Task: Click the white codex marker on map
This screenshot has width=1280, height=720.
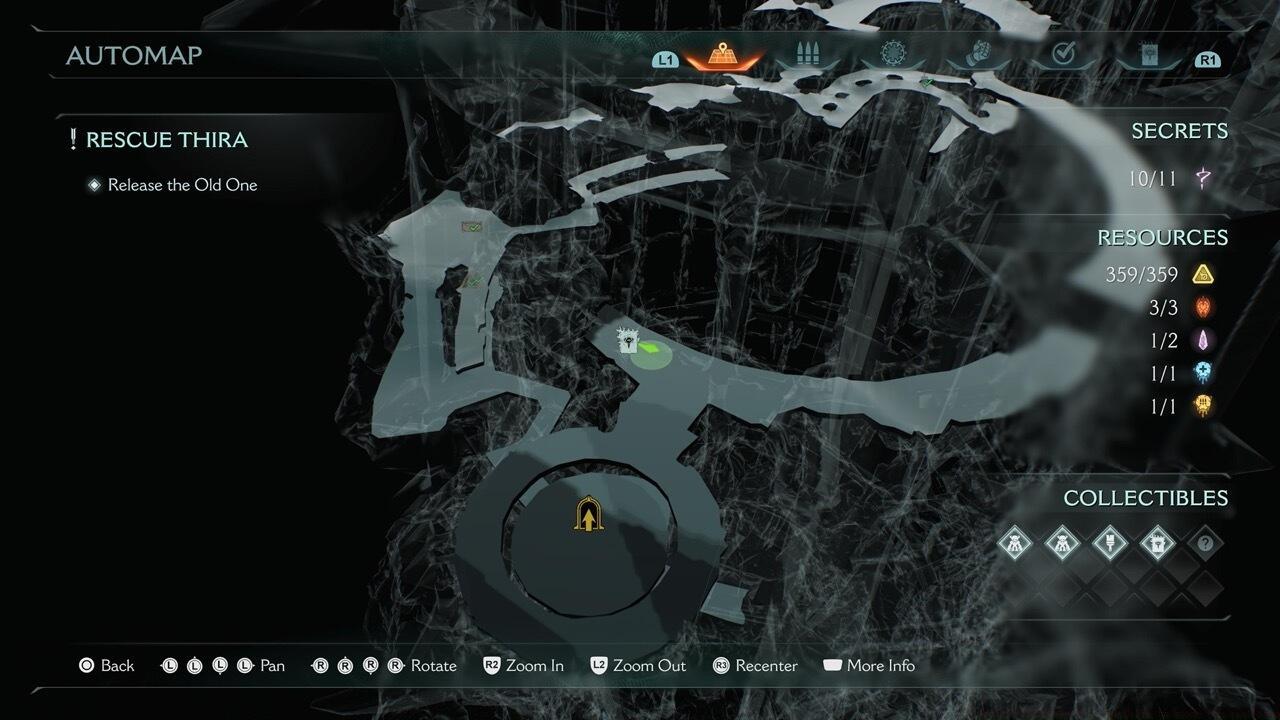Action: point(628,340)
